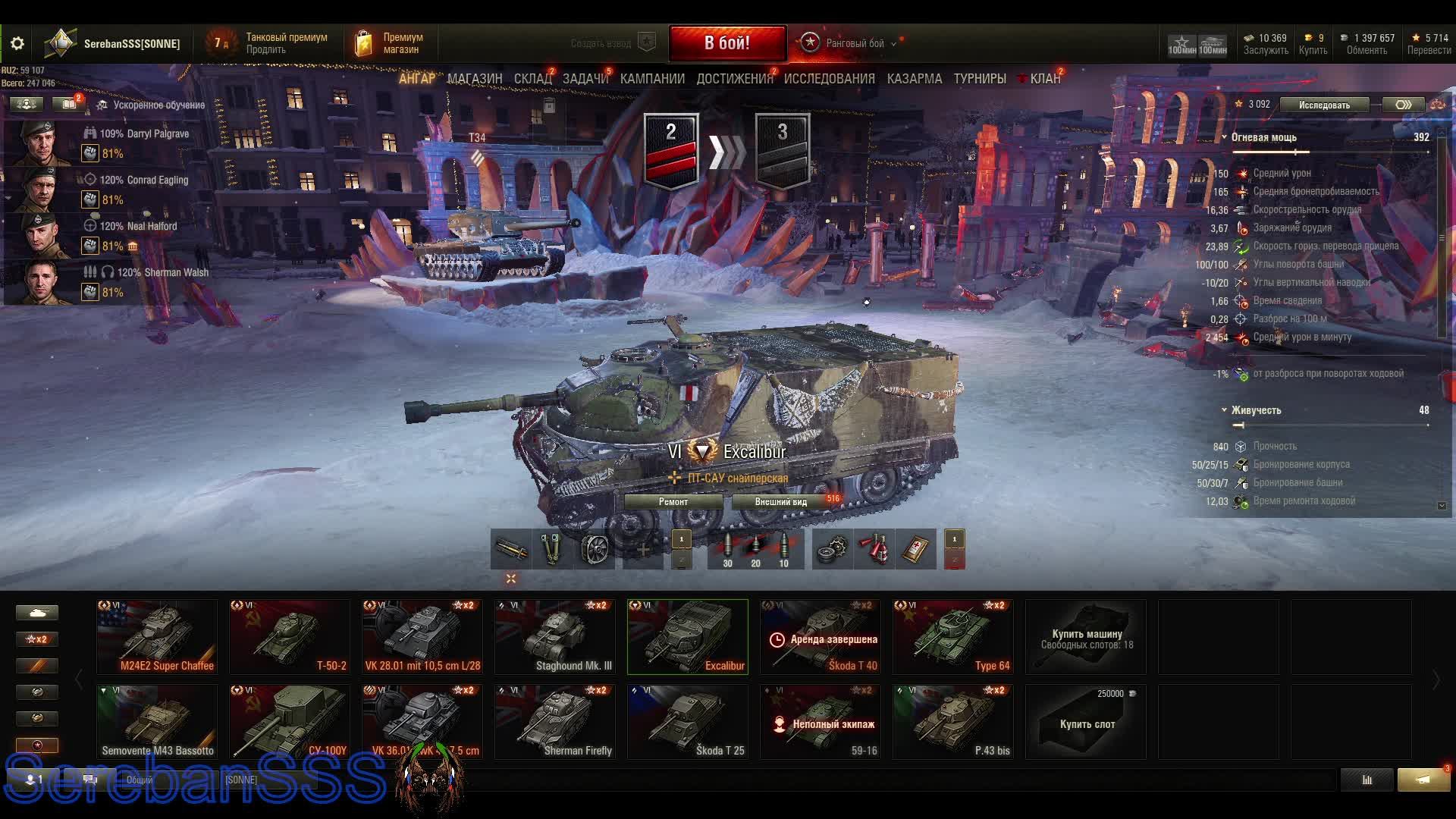1456x819 pixels.
Task: Select the Sherman Firefly tank
Action: pyautogui.click(x=555, y=722)
